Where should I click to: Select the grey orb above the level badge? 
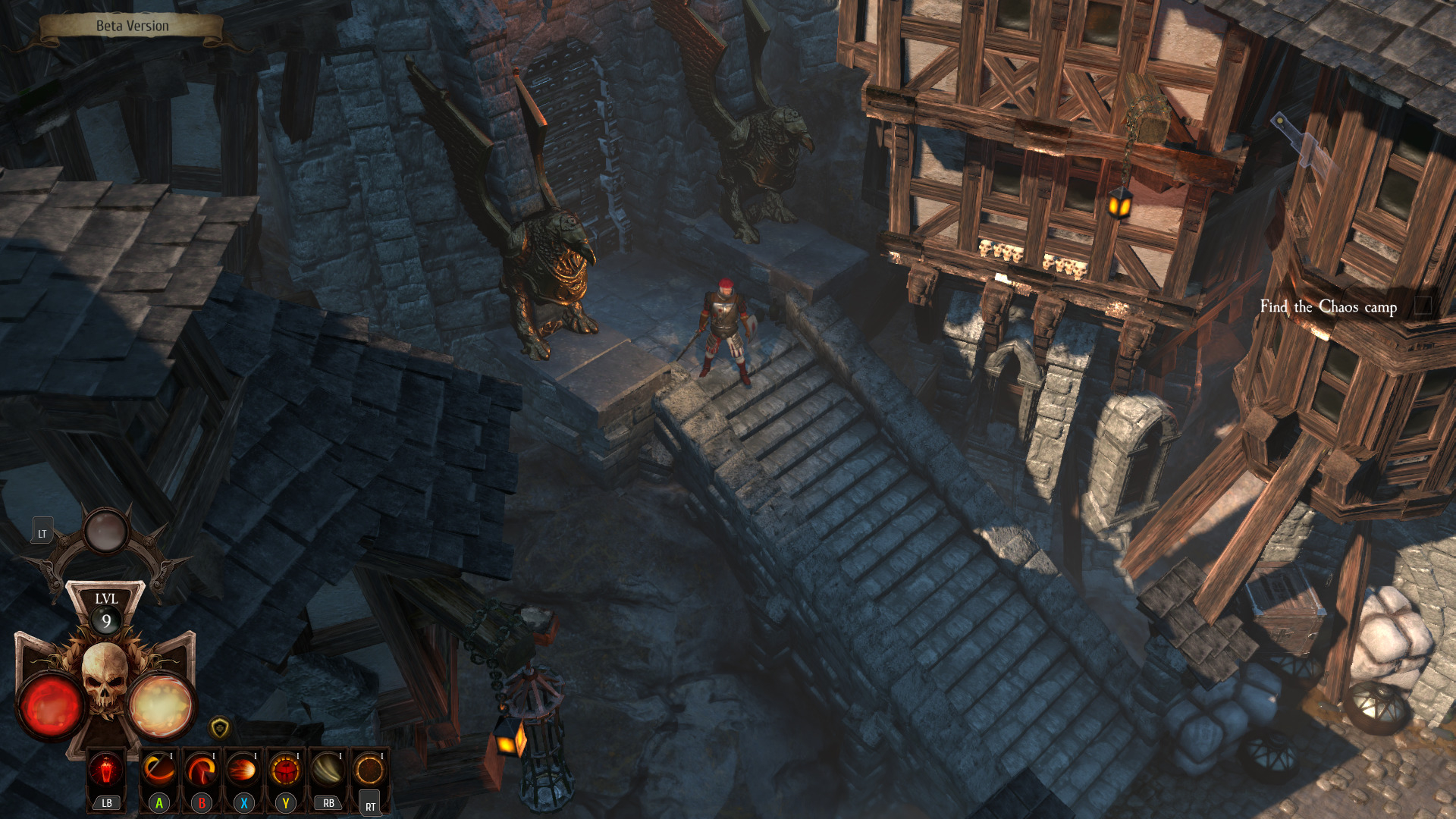point(106,530)
